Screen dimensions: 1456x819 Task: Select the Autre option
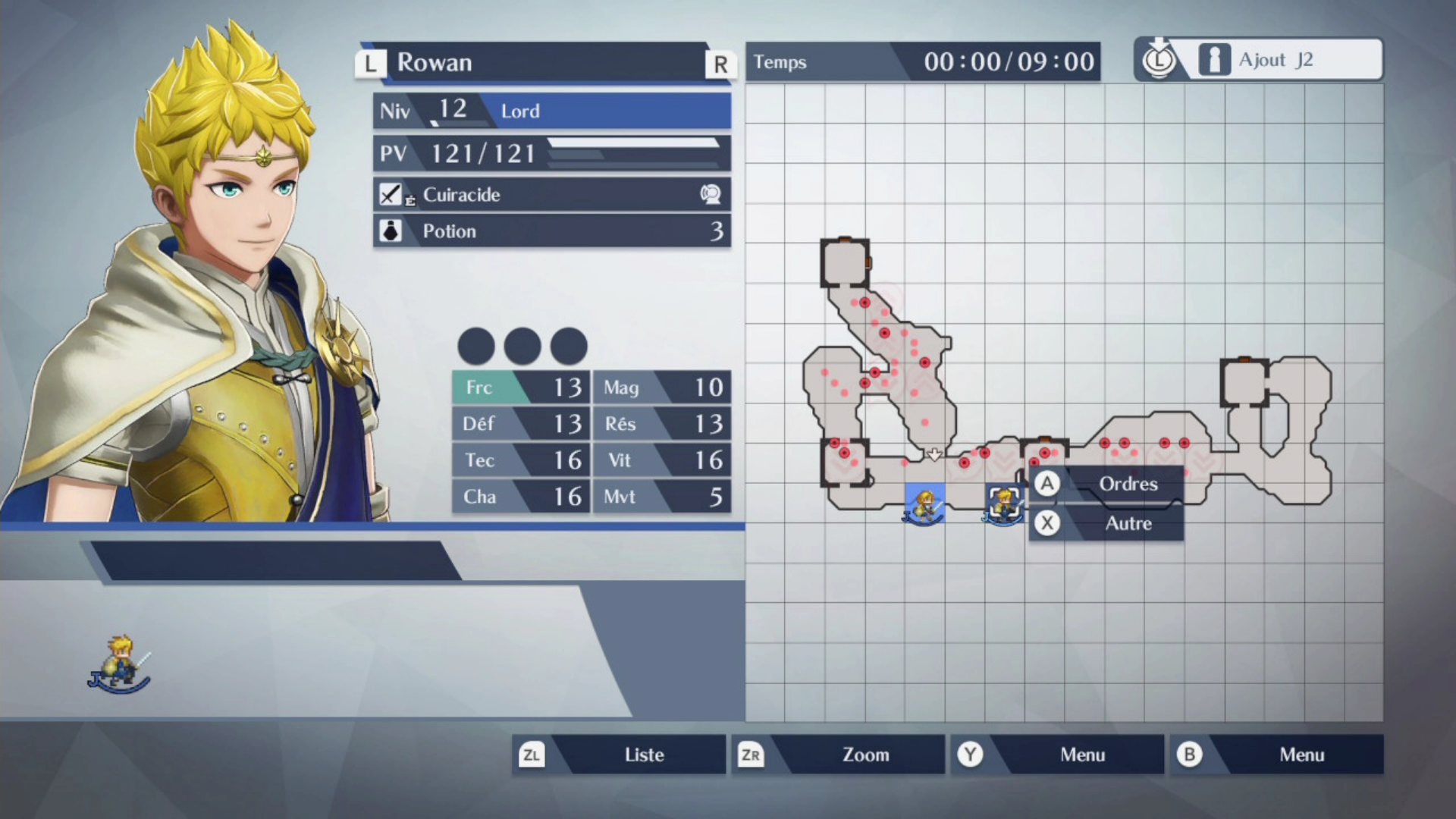[1106, 523]
